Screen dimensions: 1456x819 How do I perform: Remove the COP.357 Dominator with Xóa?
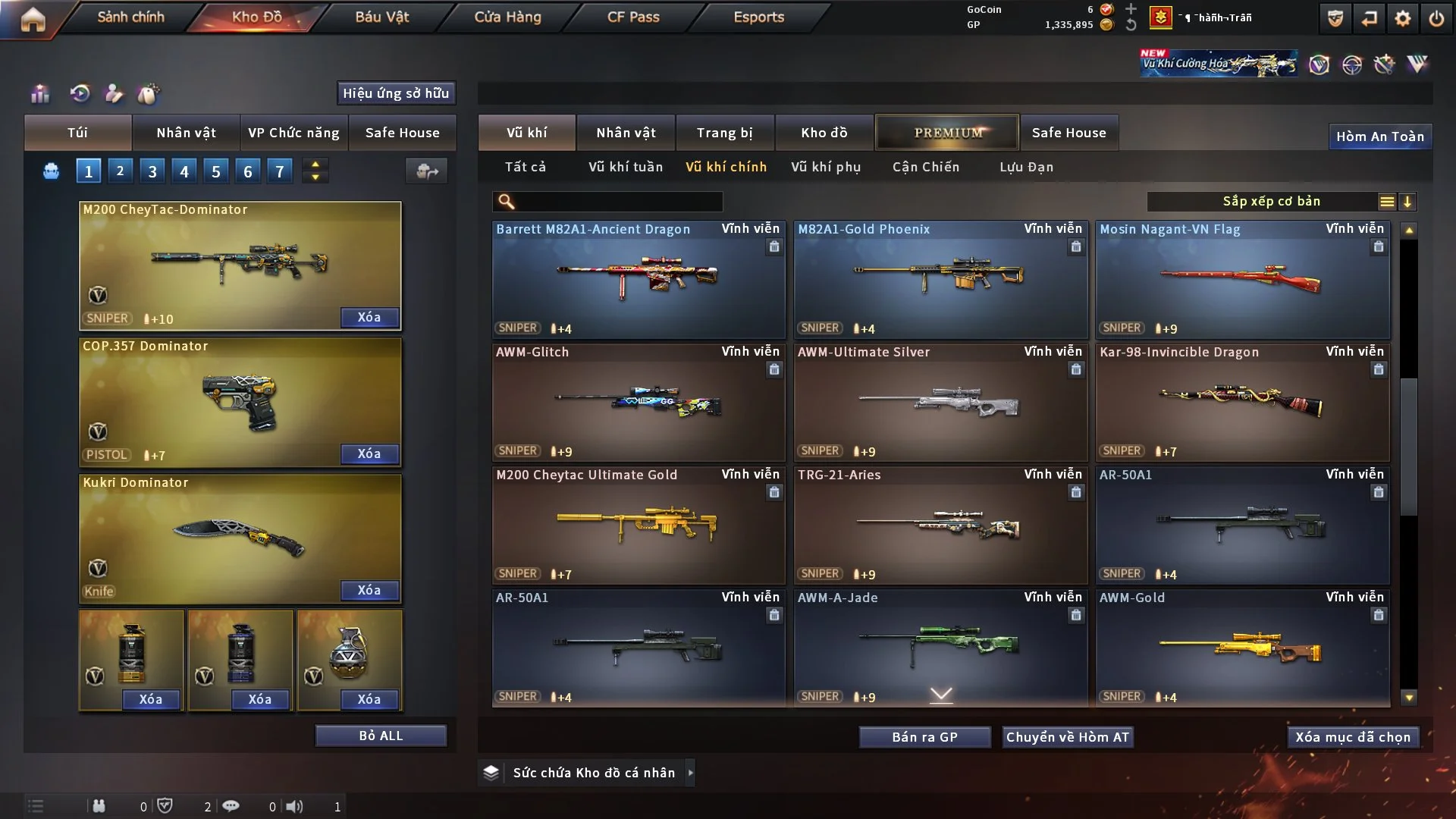pos(369,453)
